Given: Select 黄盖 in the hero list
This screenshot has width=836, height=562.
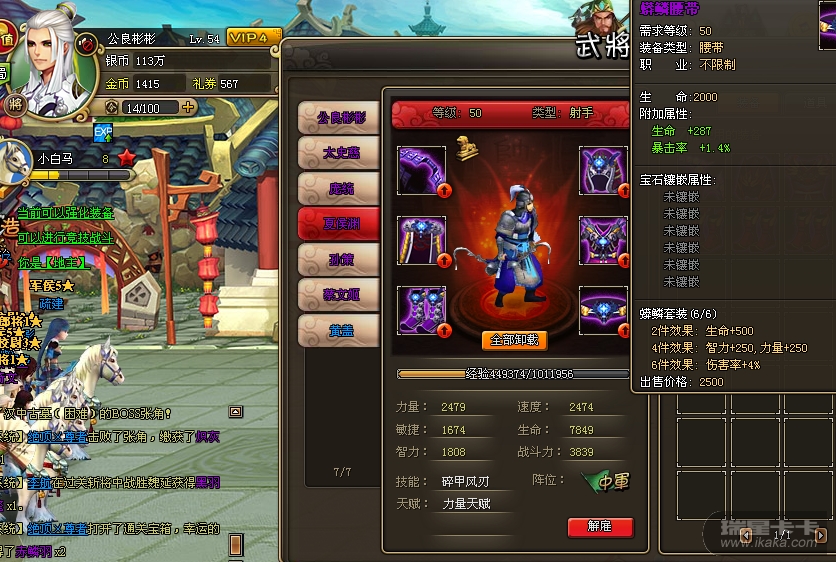Looking at the screenshot, I should (x=340, y=330).
